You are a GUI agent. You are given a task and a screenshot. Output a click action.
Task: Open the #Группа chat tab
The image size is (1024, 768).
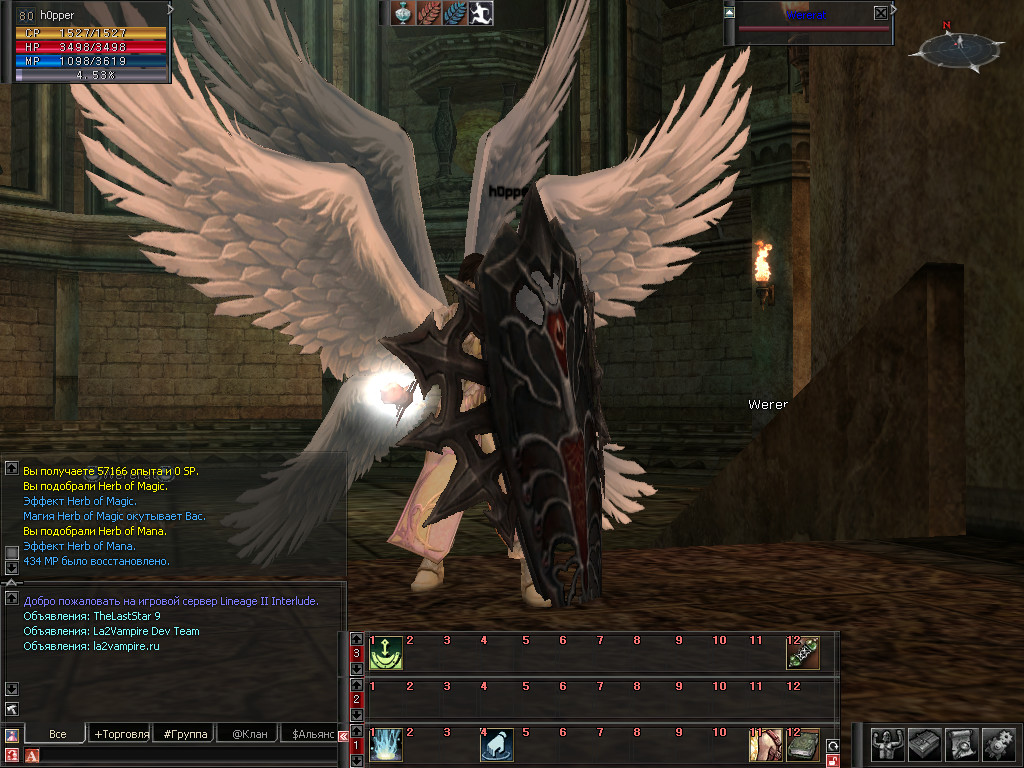(185, 734)
